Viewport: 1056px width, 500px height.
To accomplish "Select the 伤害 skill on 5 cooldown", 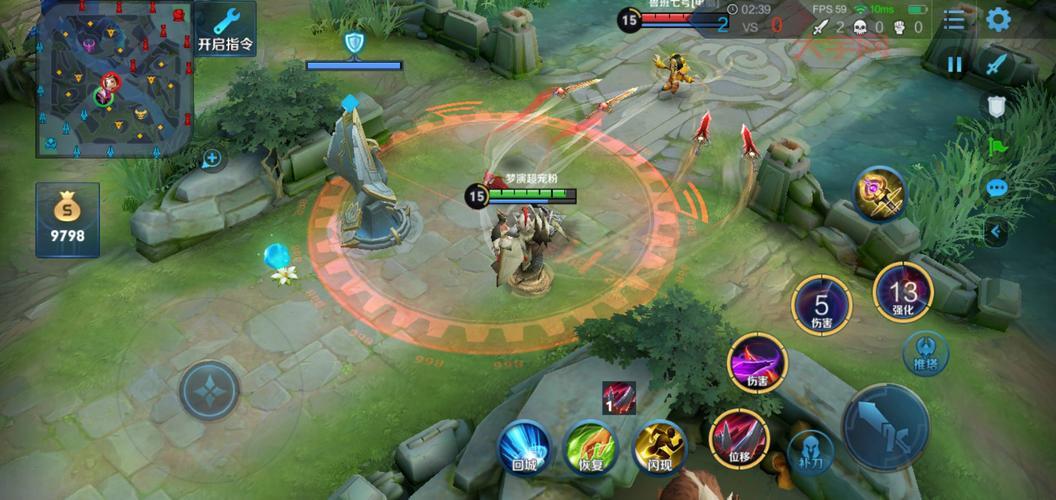I will click(x=821, y=304).
